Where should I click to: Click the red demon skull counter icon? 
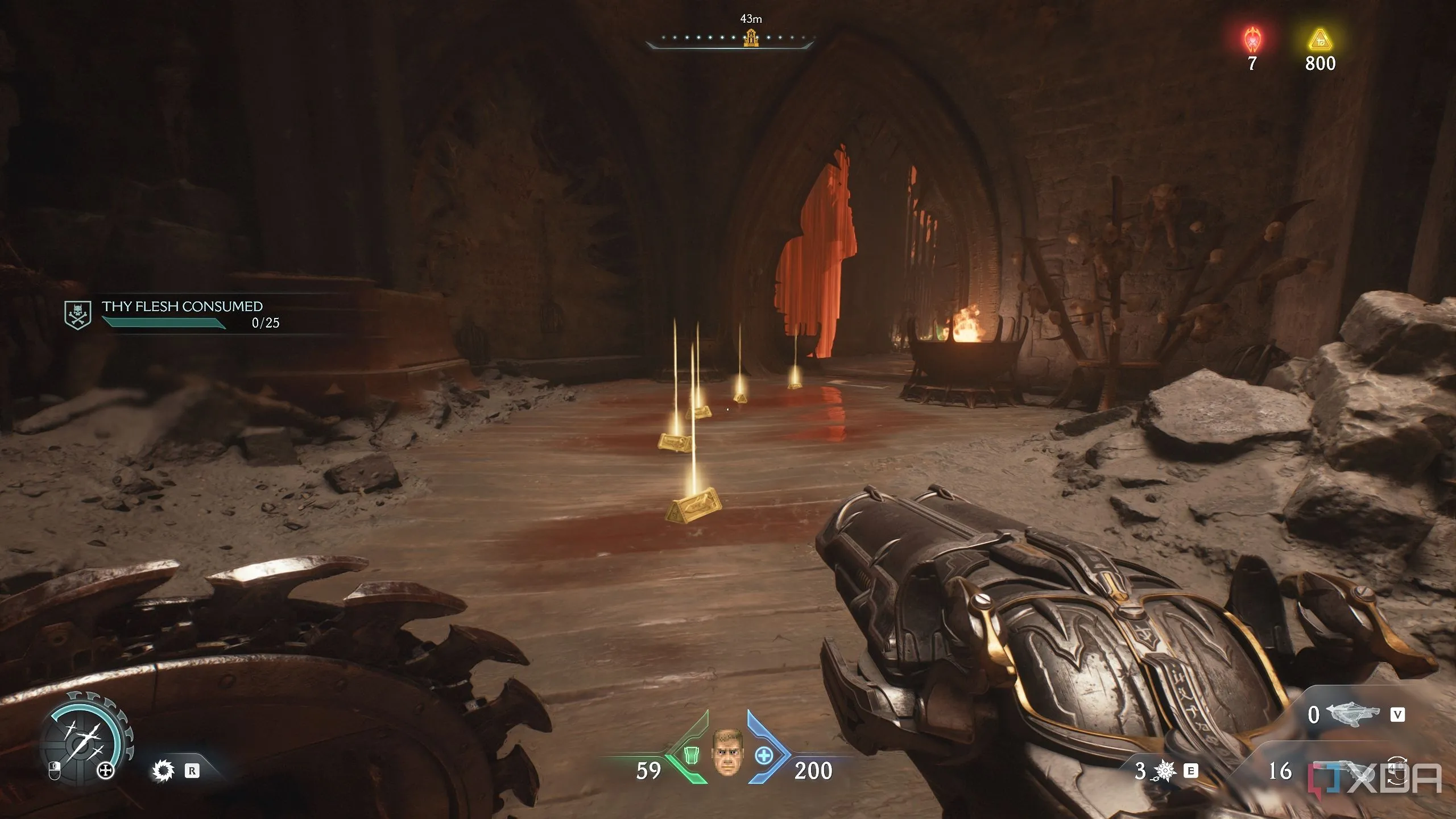click(x=1252, y=40)
